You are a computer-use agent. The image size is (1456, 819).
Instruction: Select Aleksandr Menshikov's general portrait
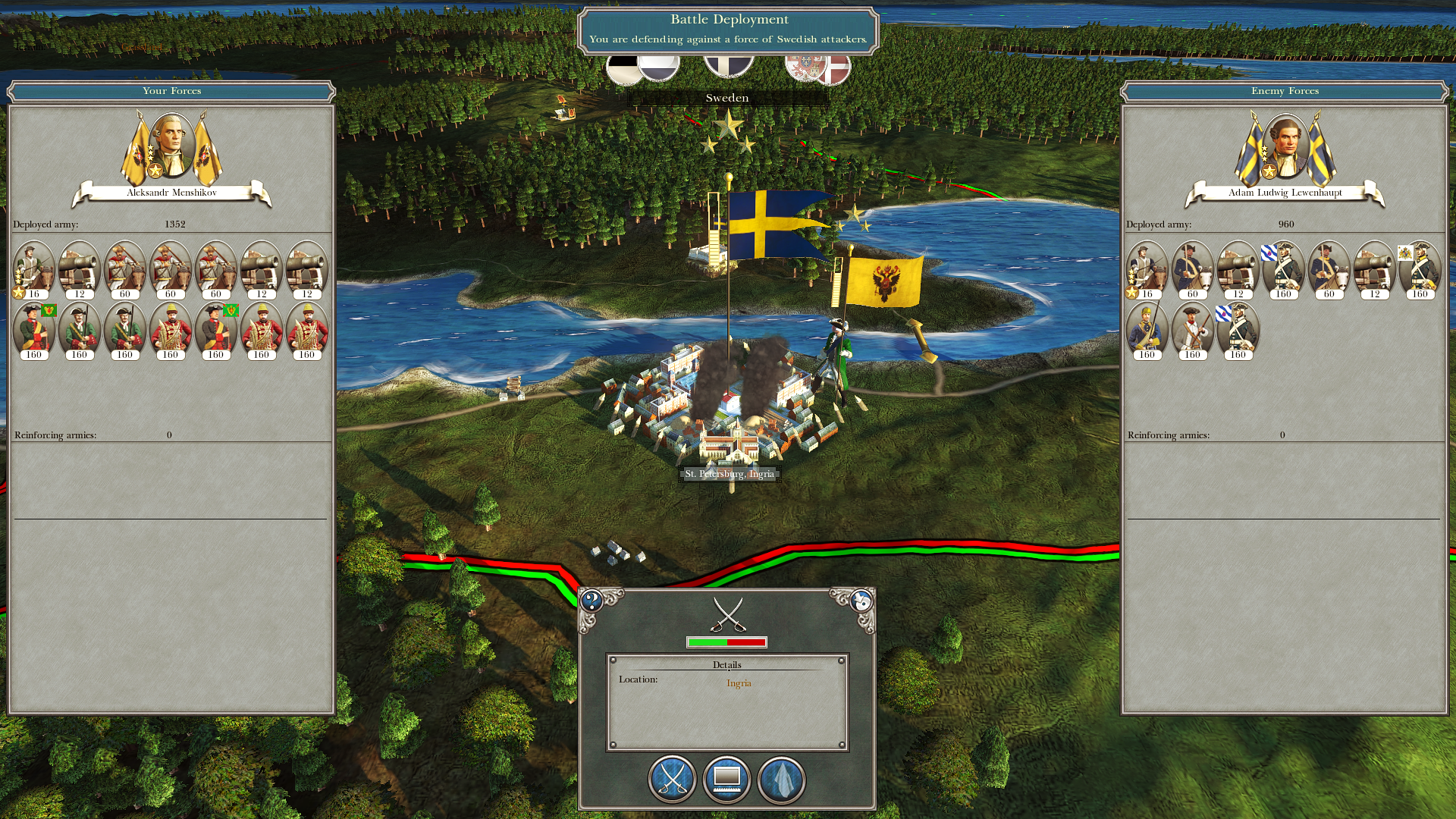[x=171, y=147]
